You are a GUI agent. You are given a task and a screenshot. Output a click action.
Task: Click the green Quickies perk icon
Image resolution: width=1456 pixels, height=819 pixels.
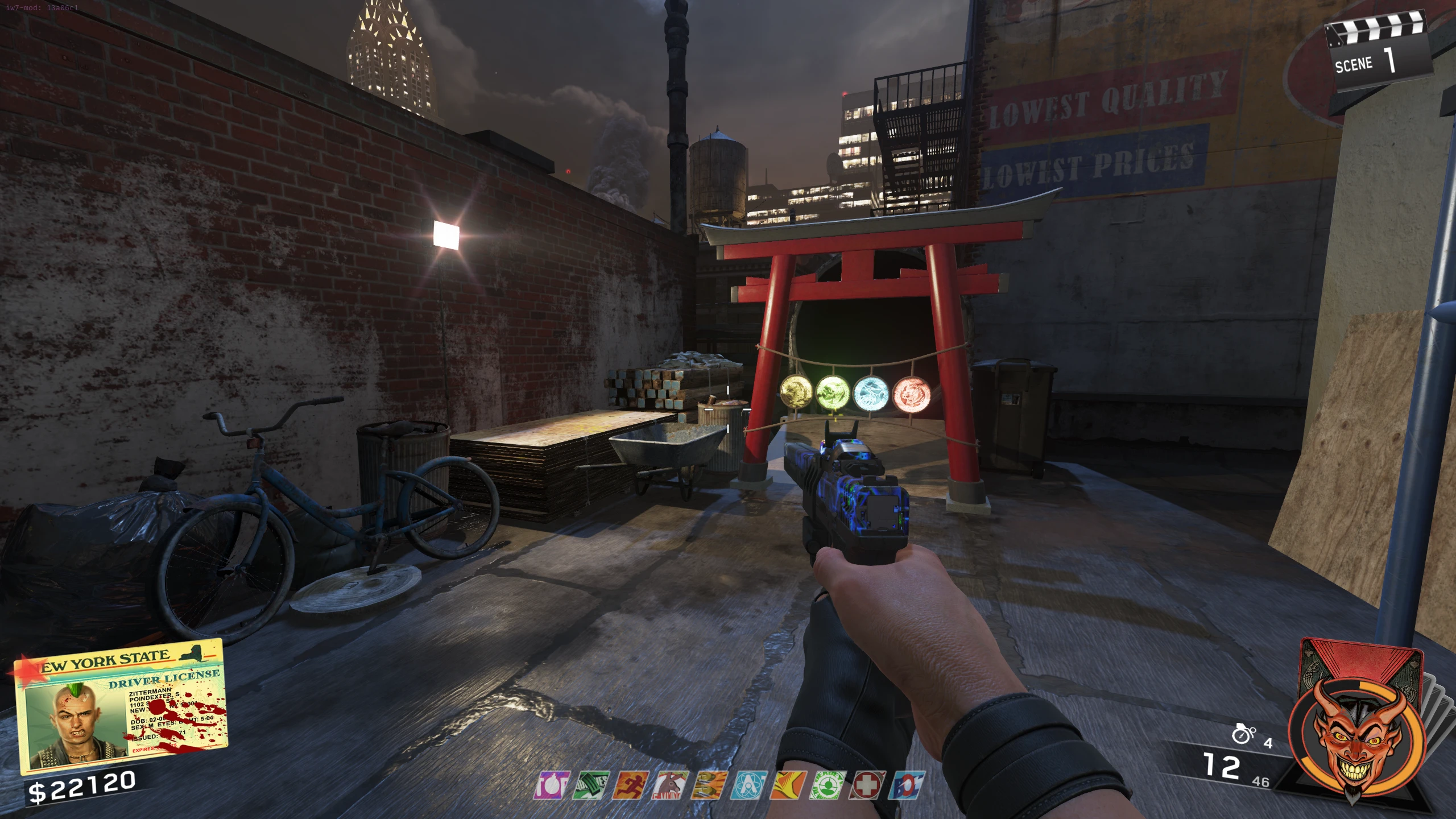(591, 785)
